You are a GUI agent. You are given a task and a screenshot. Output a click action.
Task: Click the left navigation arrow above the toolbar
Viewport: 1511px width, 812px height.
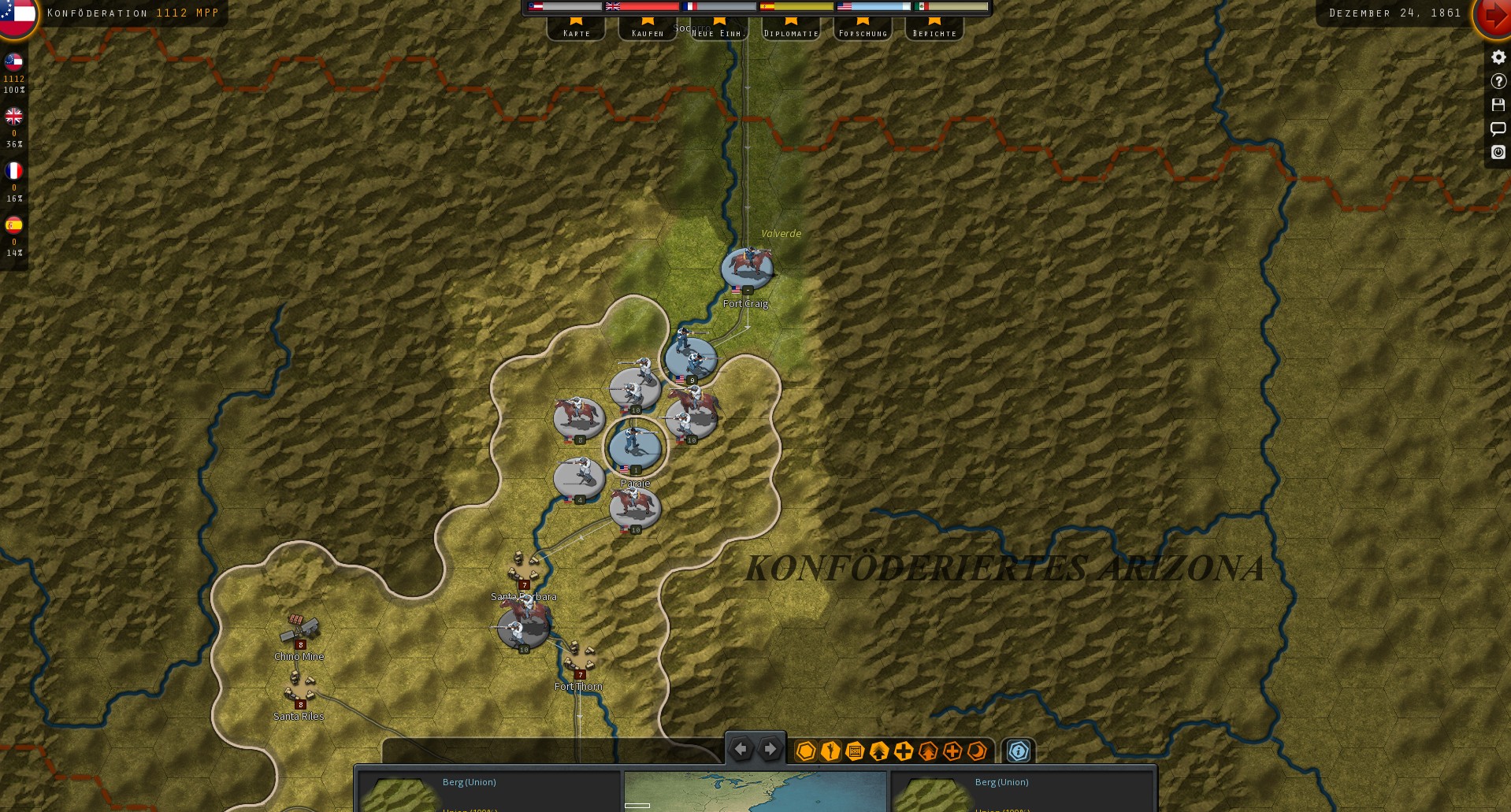coord(741,749)
